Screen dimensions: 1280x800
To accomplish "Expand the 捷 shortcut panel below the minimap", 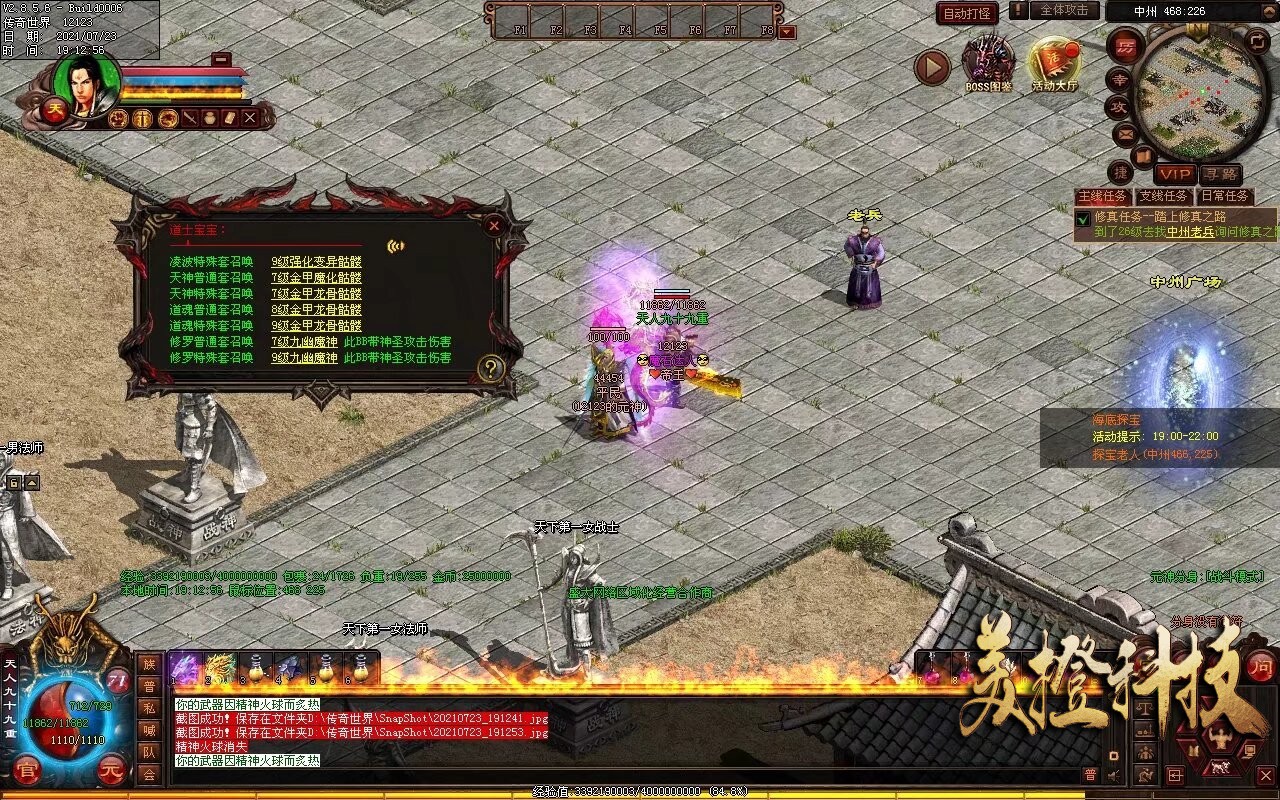I will [x=1121, y=174].
